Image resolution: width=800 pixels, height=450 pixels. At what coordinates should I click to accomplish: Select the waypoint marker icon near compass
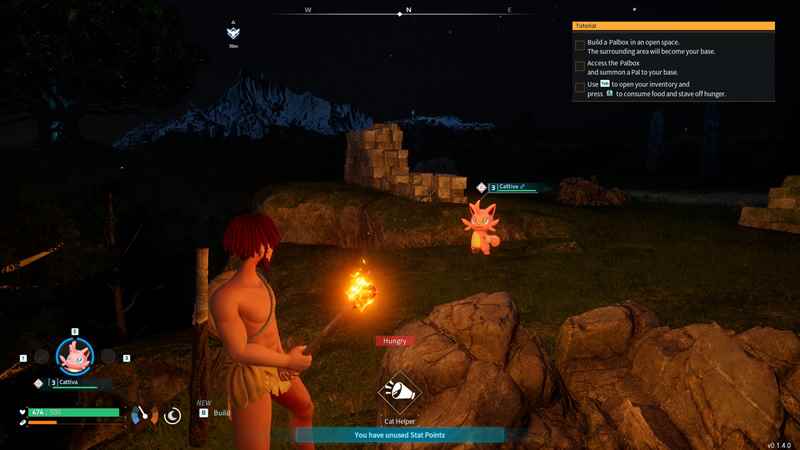tap(233, 33)
